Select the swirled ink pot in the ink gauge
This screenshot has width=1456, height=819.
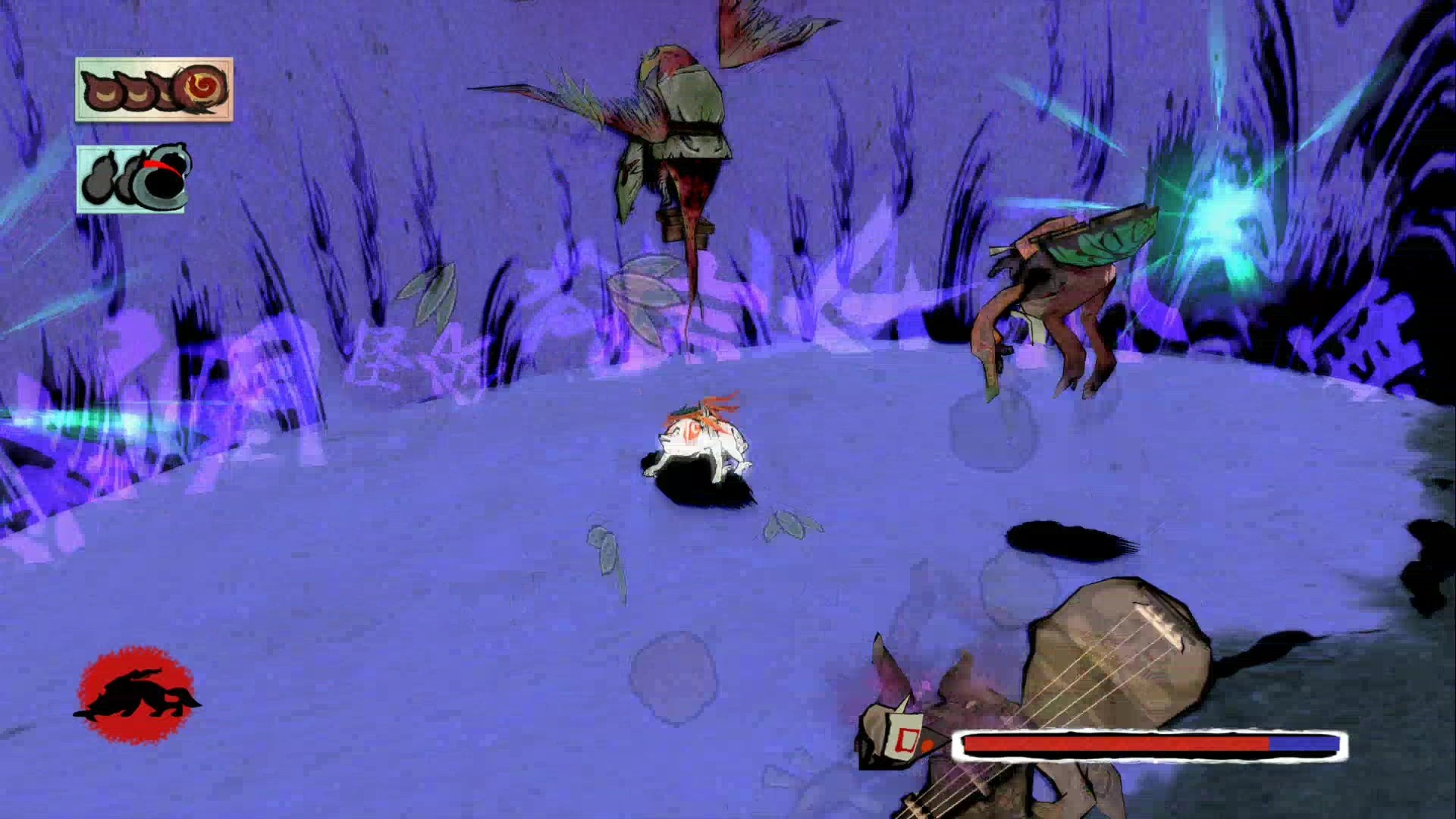pos(202,89)
